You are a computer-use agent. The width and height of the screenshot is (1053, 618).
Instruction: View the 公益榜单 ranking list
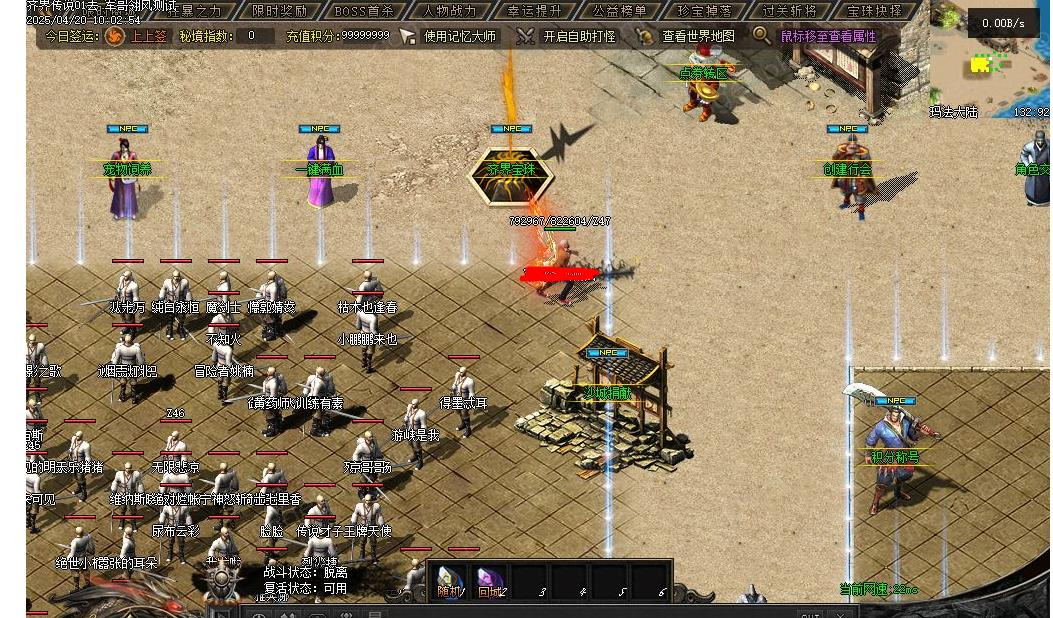[x=619, y=11]
